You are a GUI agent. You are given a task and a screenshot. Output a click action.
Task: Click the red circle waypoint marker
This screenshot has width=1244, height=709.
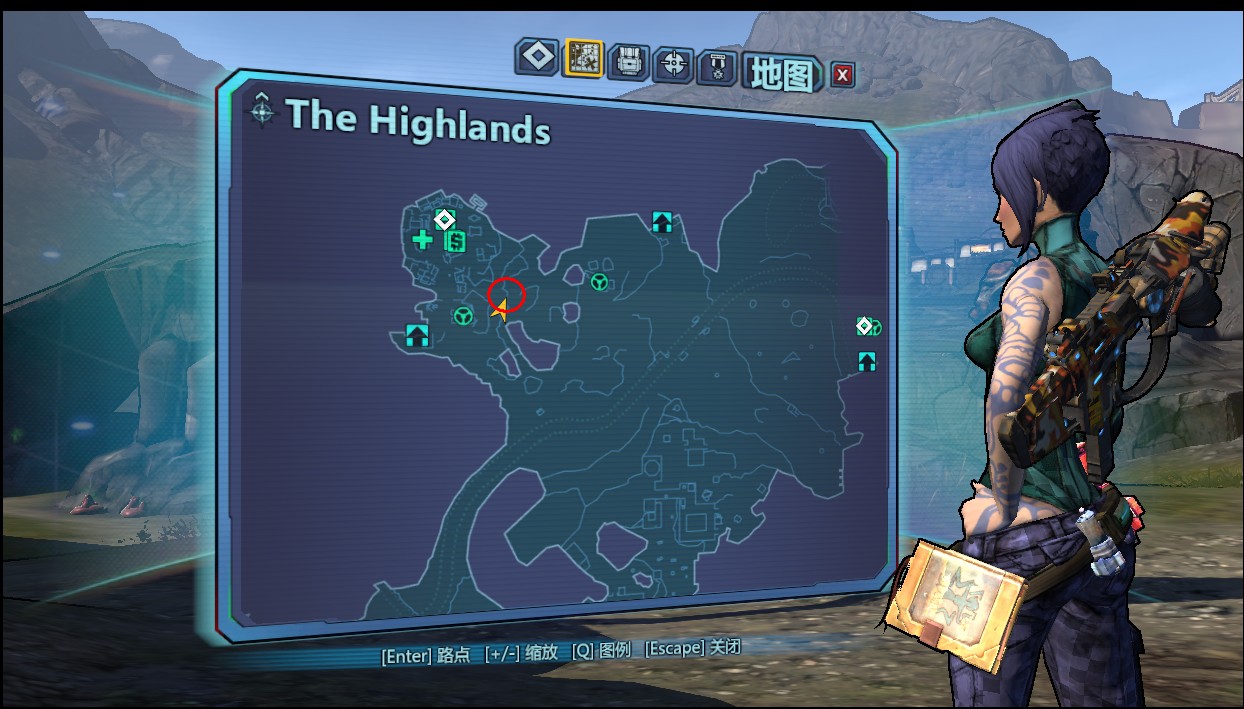coord(506,293)
